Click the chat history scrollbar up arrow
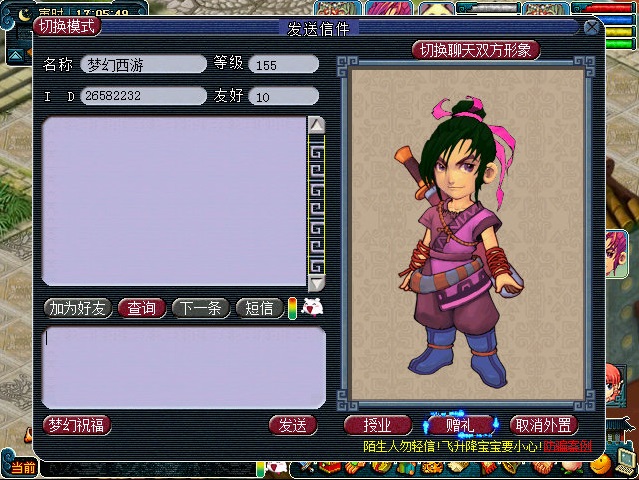This screenshot has width=639, height=480. pos(316,125)
